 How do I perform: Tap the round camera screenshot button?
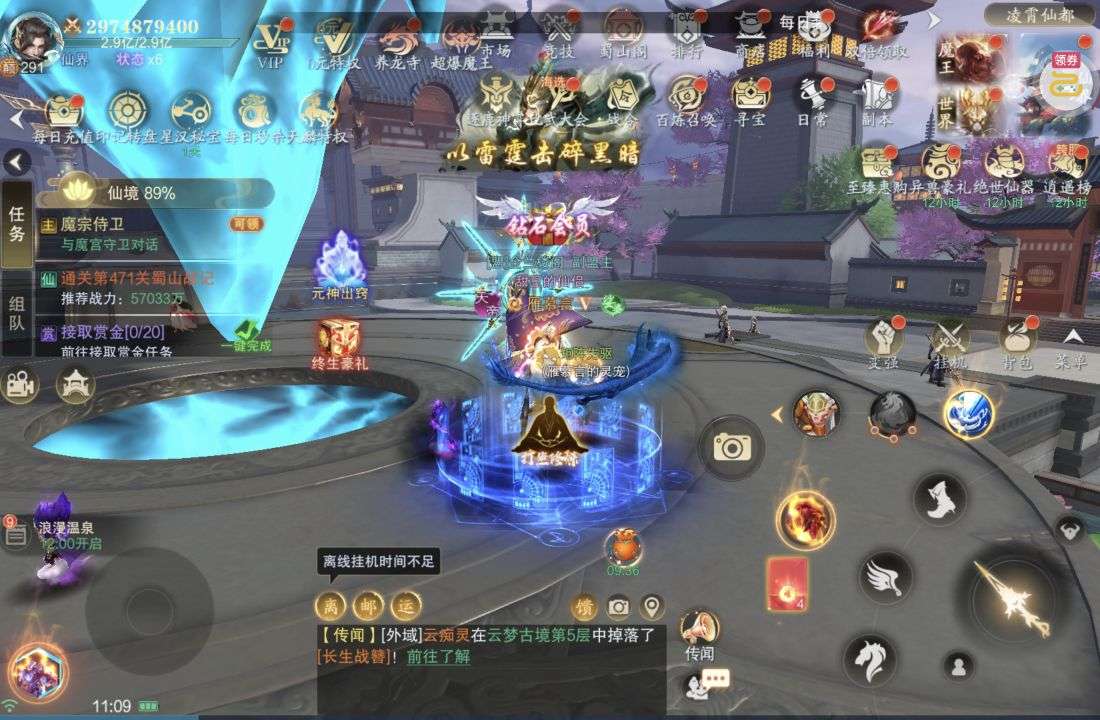point(731,448)
